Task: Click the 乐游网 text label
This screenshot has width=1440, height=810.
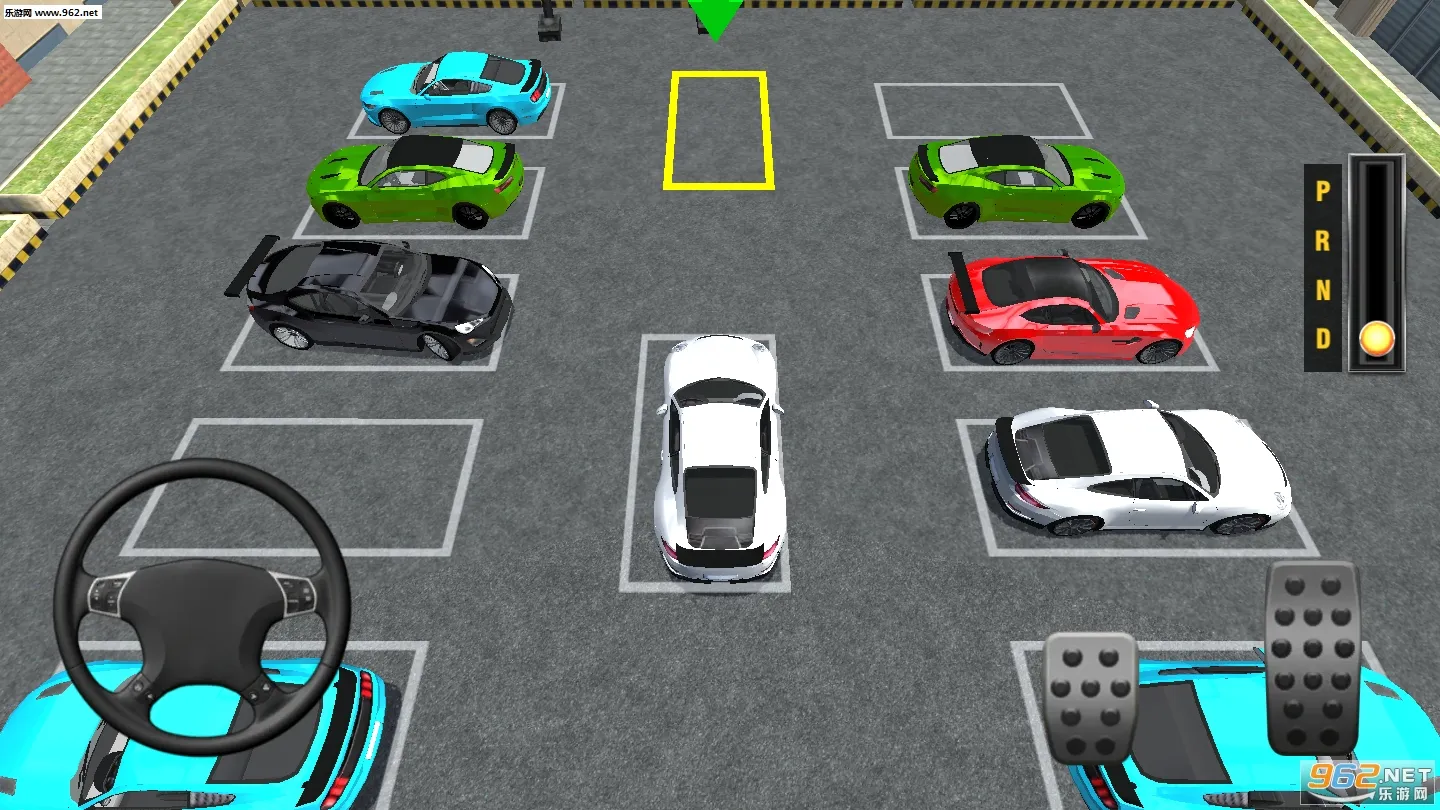Action: coord(18,12)
